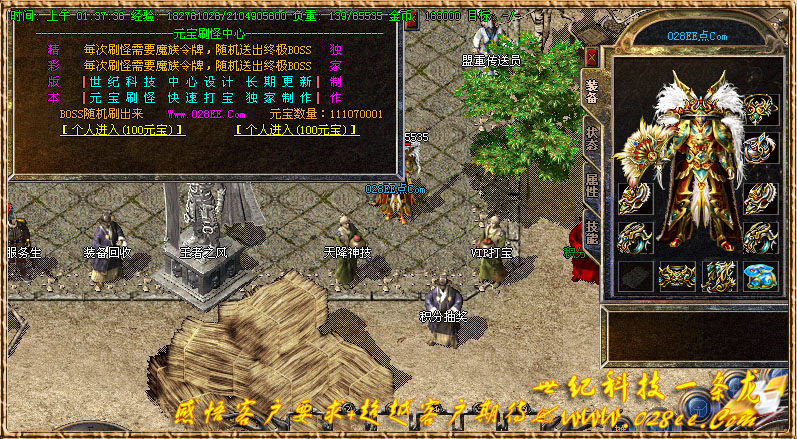797x439 pixels.
Task: Select the equipped necklace slot
Action: click(x=760, y=109)
